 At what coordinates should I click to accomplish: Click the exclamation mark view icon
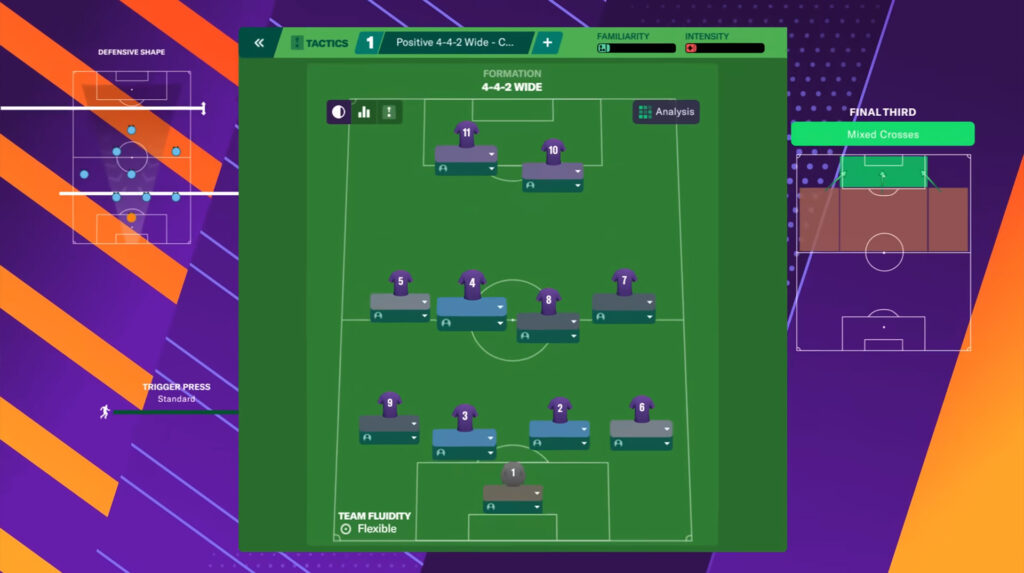389,112
